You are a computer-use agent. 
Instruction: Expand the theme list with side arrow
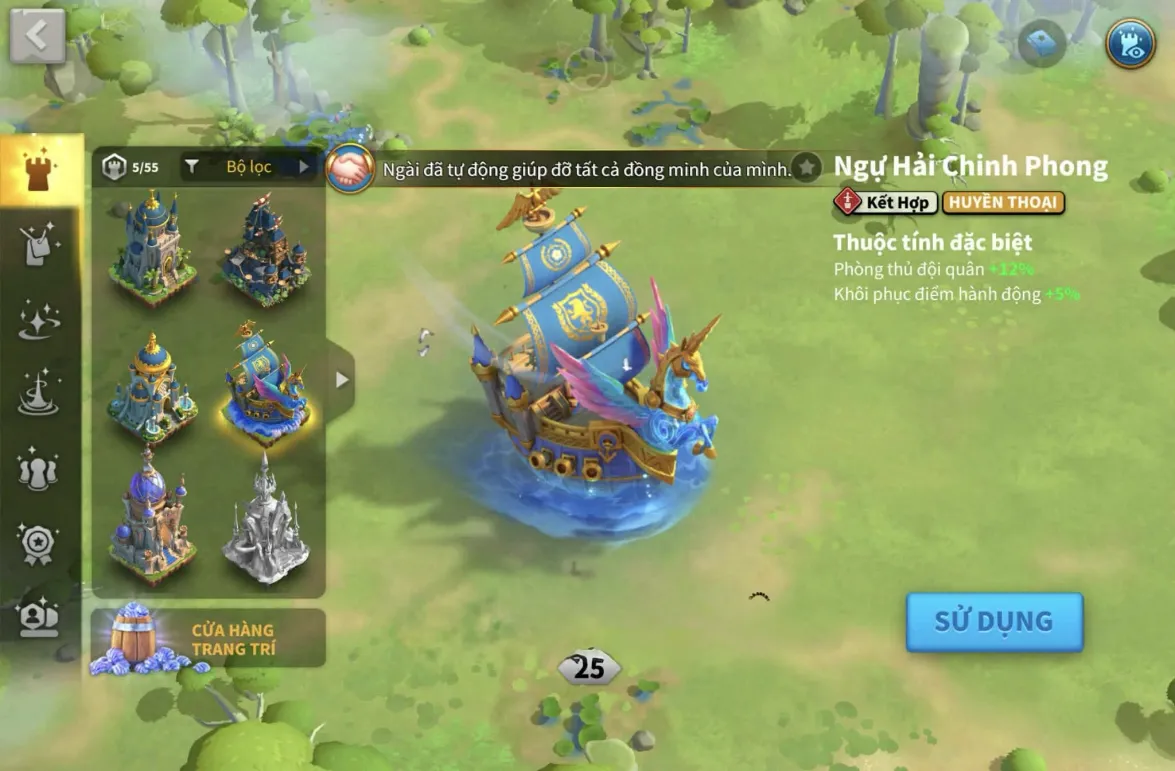click(x=342, y=380)
